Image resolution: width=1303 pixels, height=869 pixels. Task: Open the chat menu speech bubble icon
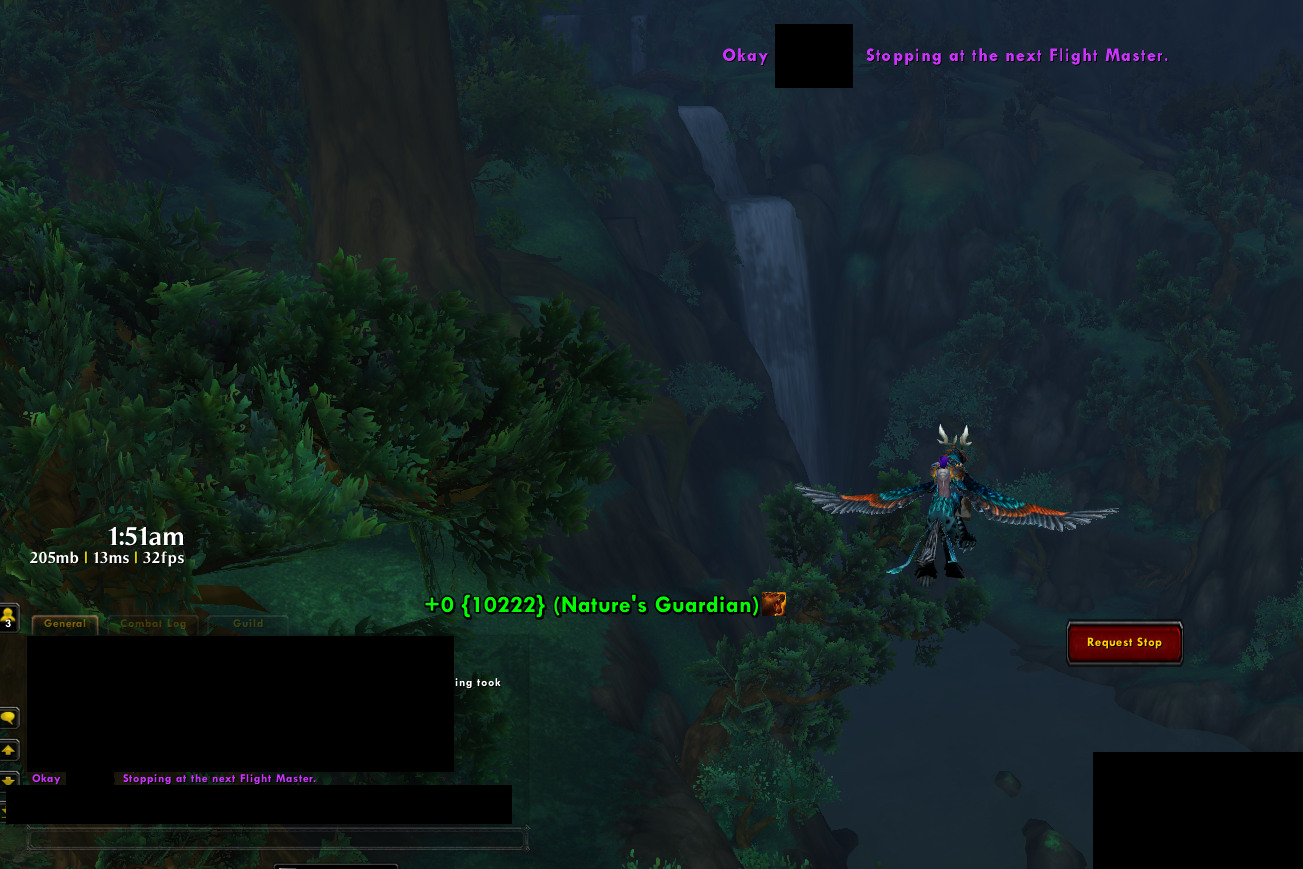point(9,718)
